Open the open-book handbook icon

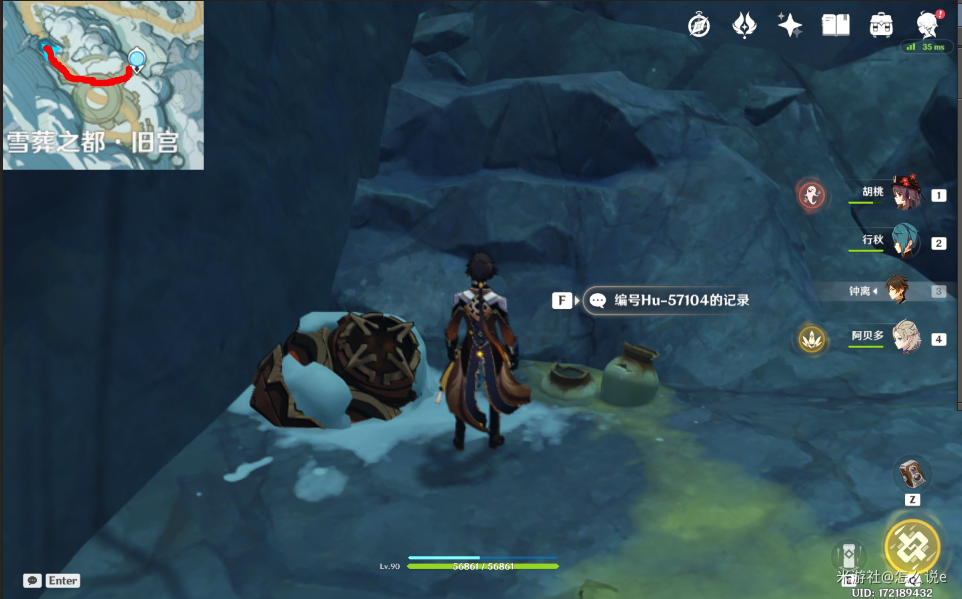click(x=835, y=26)
